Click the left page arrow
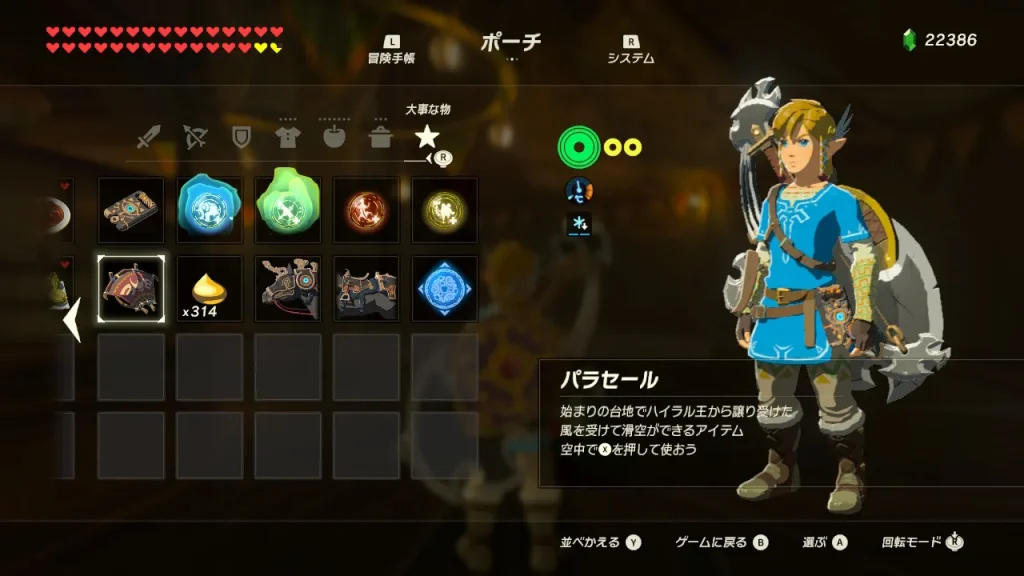Viewport: 1024px width, 576px height. [72, 322]
